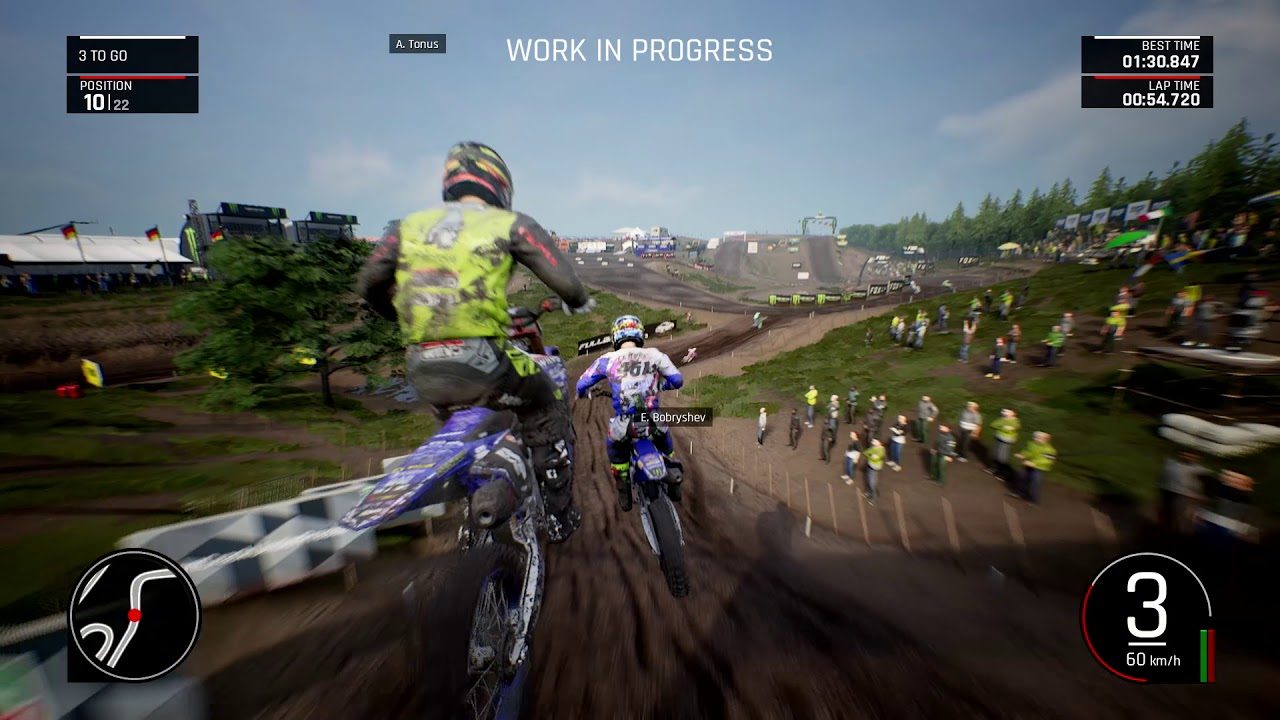Expand the POSITION 10 of 22 panel
1280x720 pixels.
(x=130, y=96)
